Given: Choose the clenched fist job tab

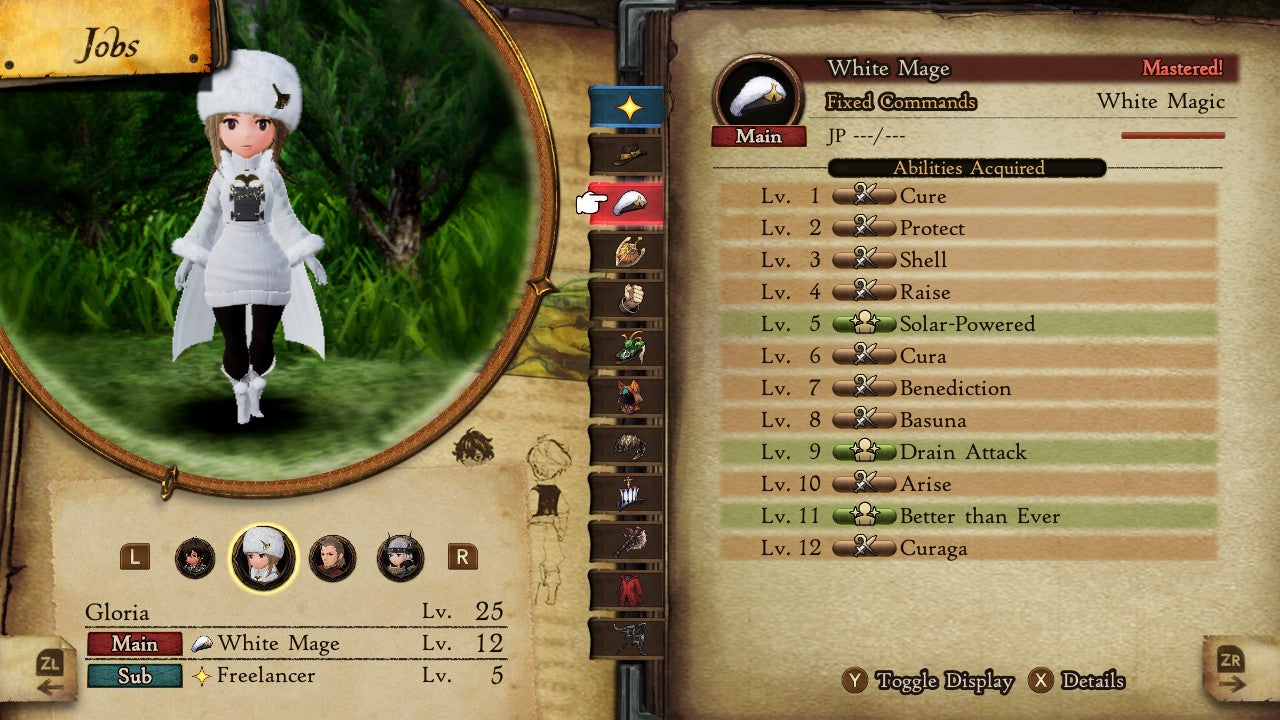Looking at the screenshot, I should (627, 299).
